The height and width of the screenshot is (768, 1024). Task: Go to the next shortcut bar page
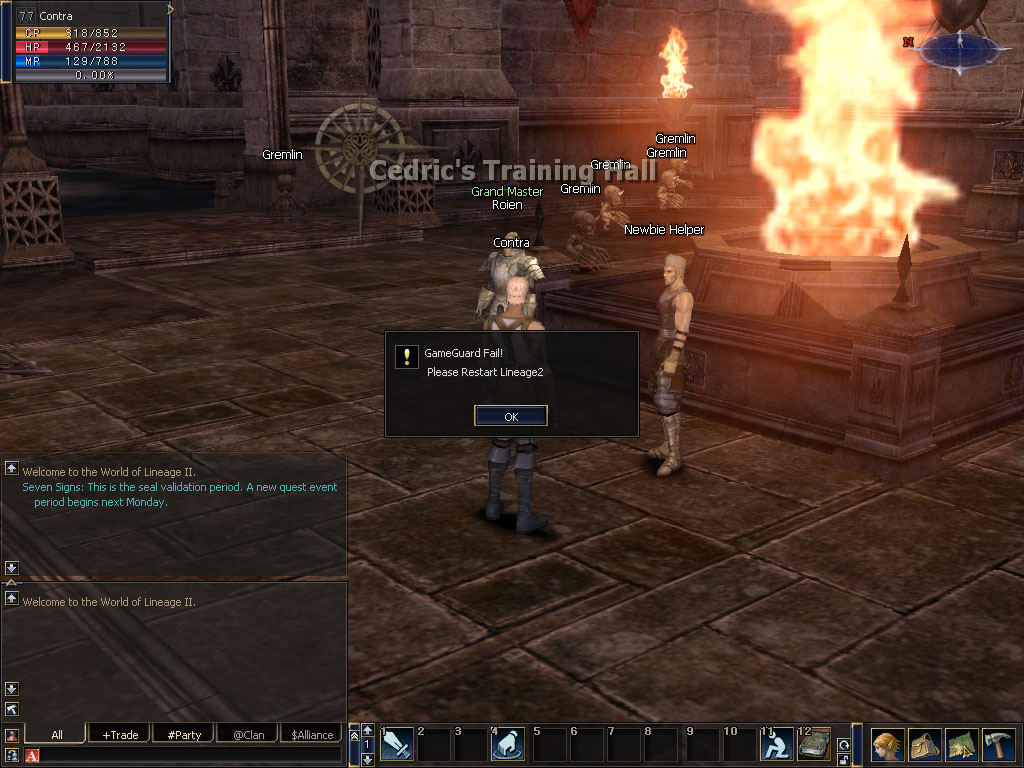coord(367,760)
